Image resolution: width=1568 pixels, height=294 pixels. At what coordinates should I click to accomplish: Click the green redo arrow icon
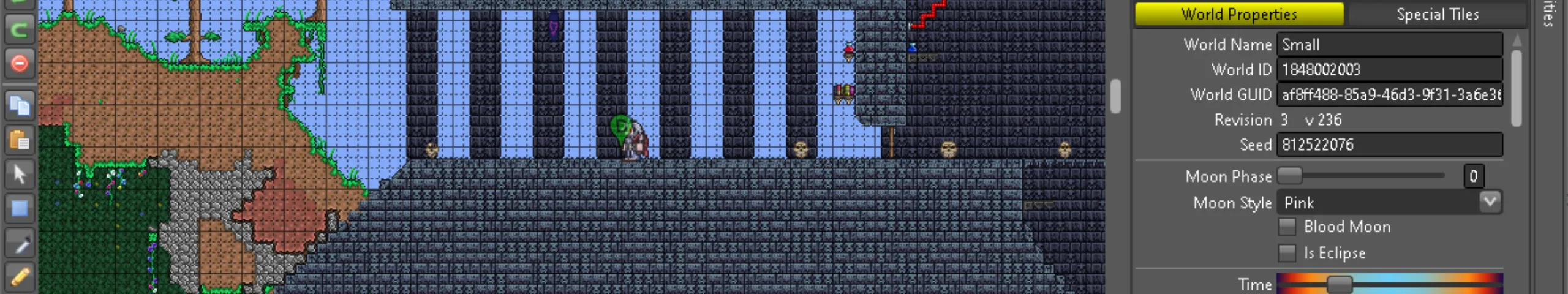coord(20,29)
